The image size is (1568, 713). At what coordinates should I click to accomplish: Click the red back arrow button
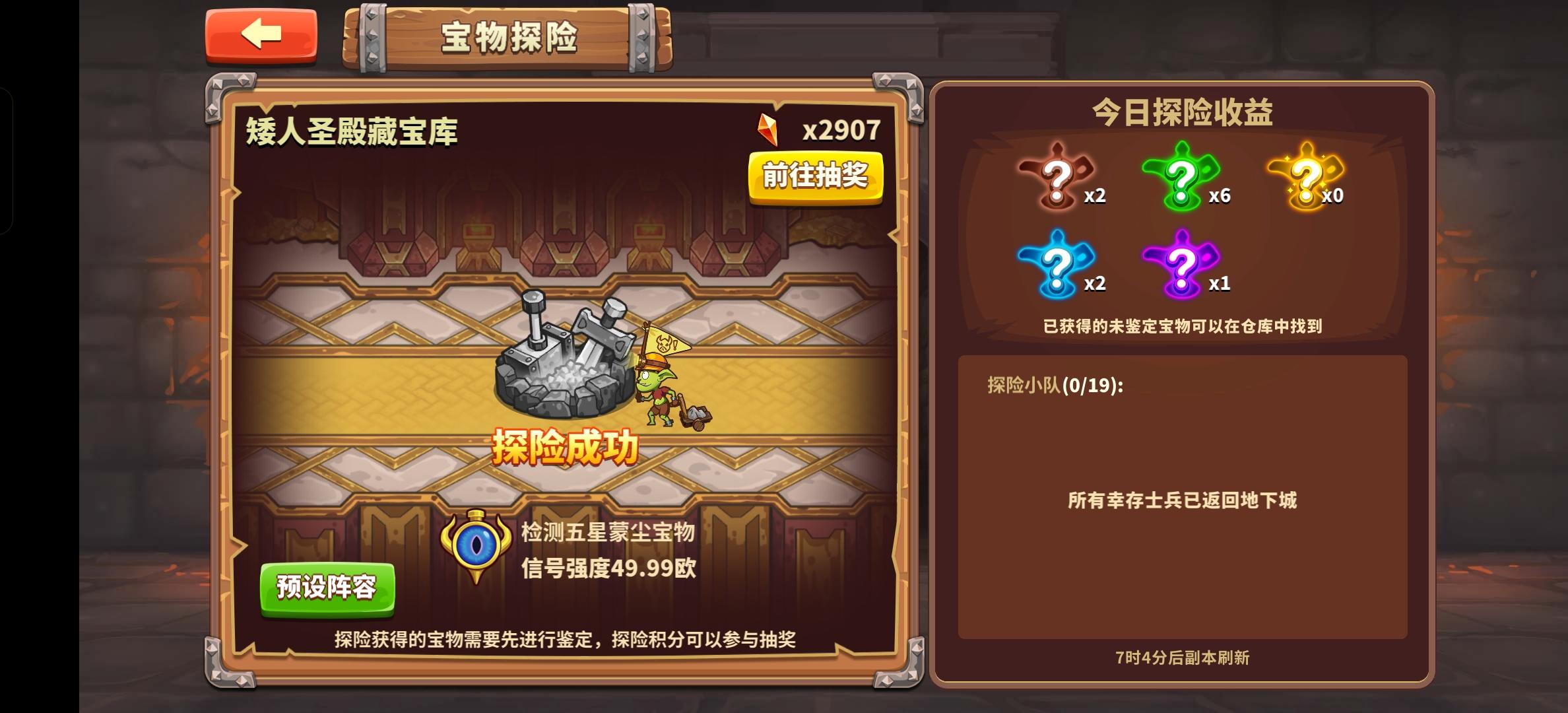(259, 36)
